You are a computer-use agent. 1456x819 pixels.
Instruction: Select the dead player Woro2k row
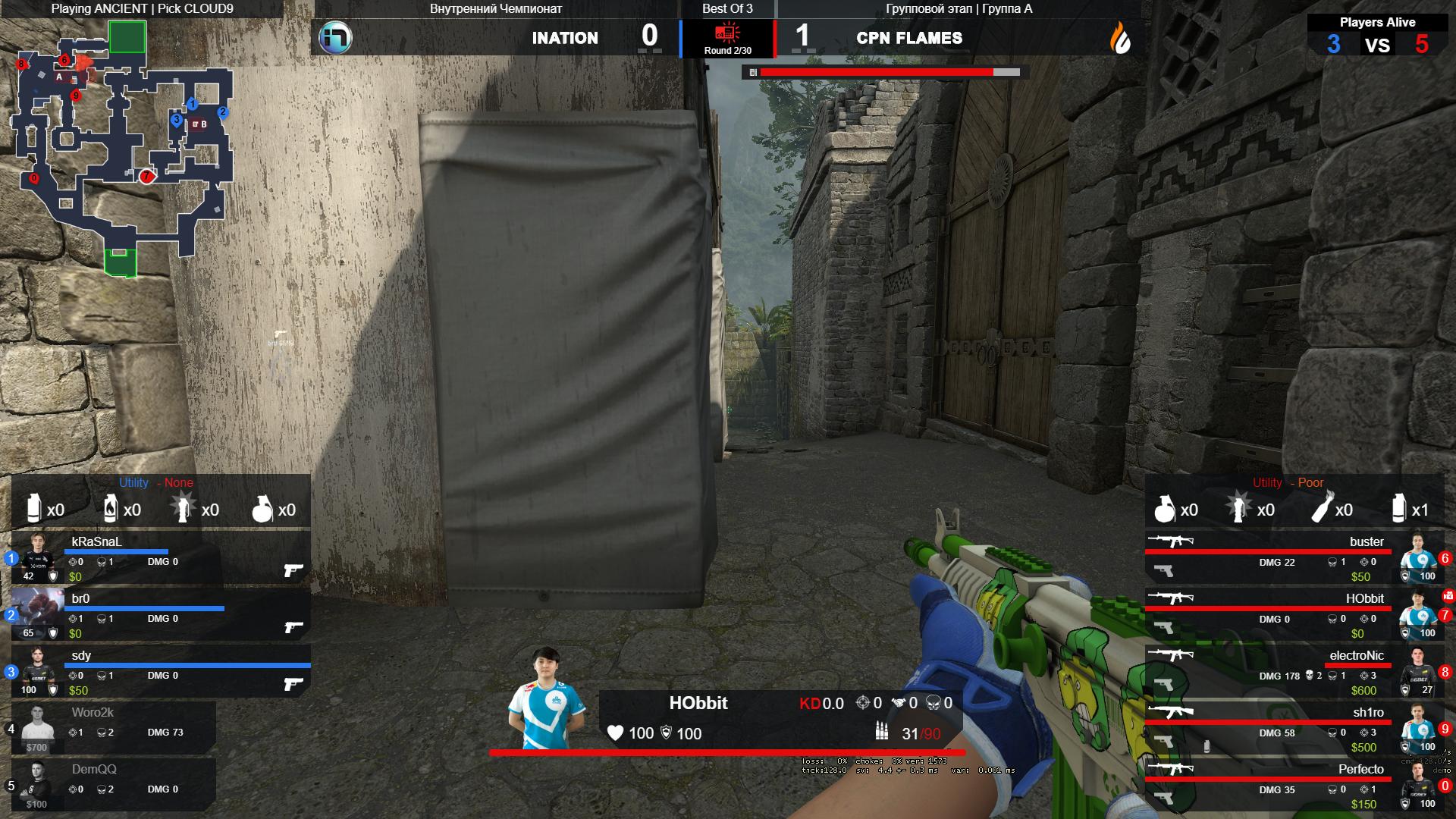click(114, 728)
